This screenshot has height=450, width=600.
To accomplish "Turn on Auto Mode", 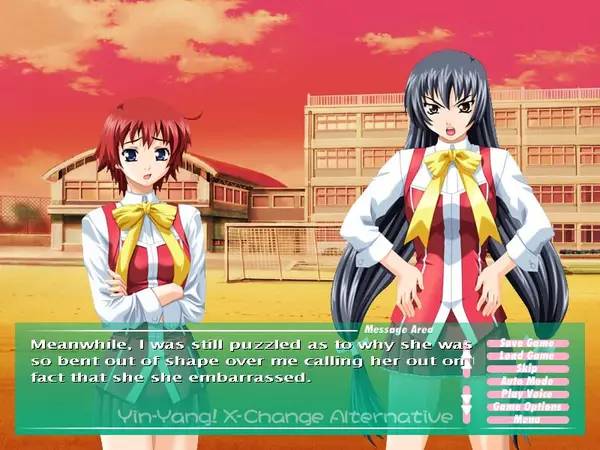I will [x=527, y=381].
